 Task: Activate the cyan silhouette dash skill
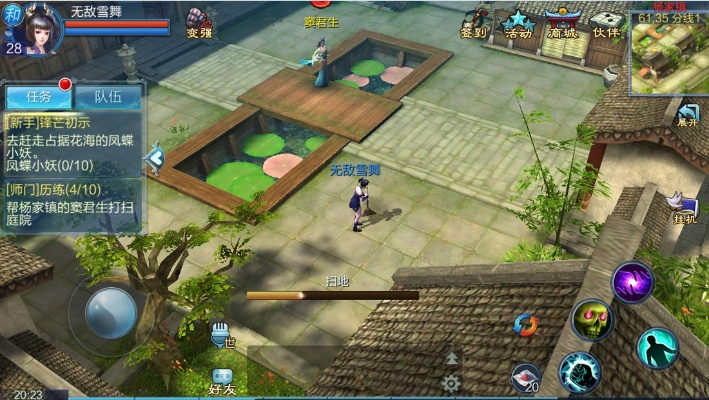click(x=657, y=347)
